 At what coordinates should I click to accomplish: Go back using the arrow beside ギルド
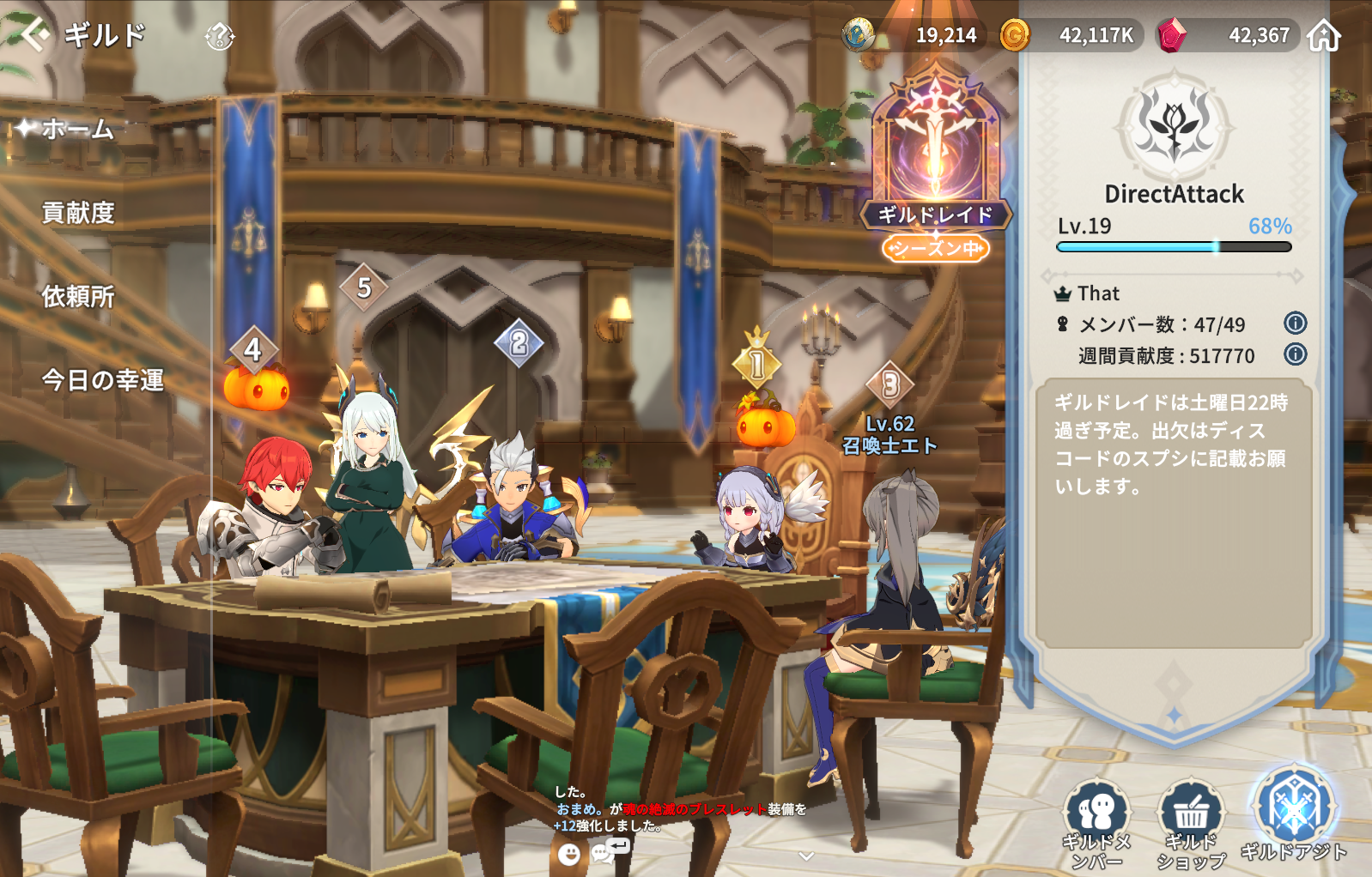tap(33, 35)
